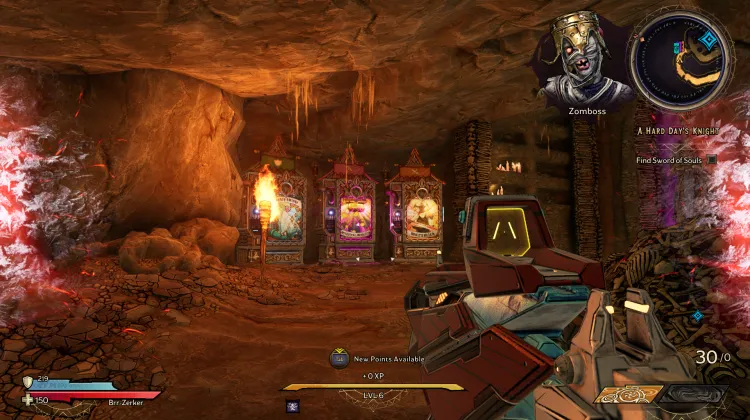Activate the action skill icon
This screenshot has height=420, width=750.
294,406
